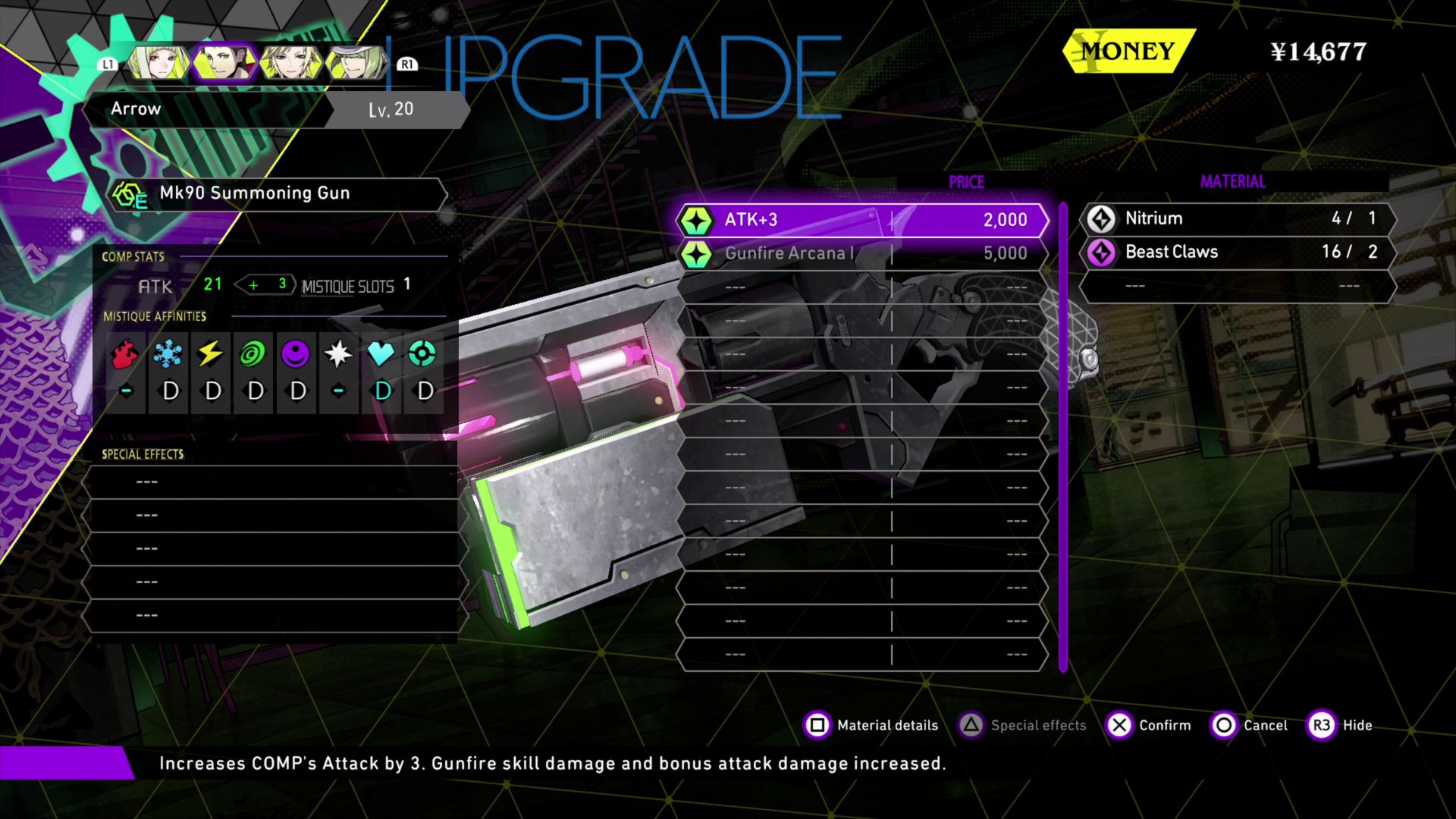Switch to the first portrait with pink-white hair
1456x819 pixels.
158,63
